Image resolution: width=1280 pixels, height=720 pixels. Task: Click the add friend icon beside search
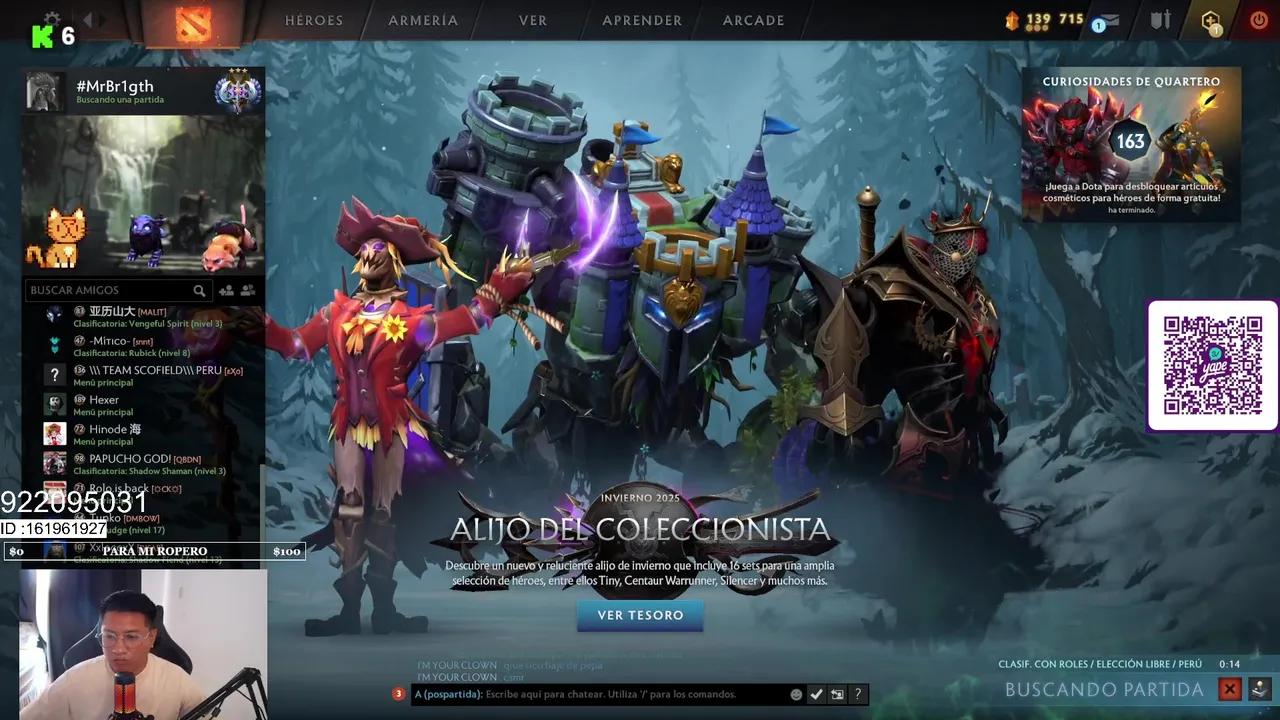pos(227,290)
